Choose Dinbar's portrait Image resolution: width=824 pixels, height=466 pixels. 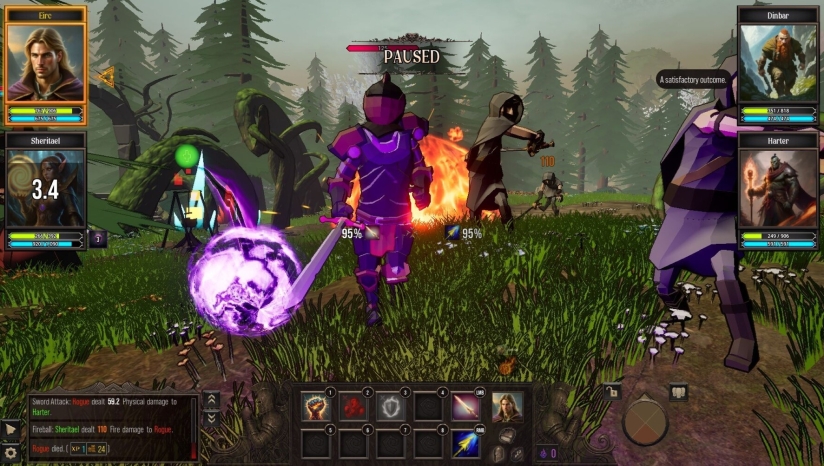coord(778,62)
